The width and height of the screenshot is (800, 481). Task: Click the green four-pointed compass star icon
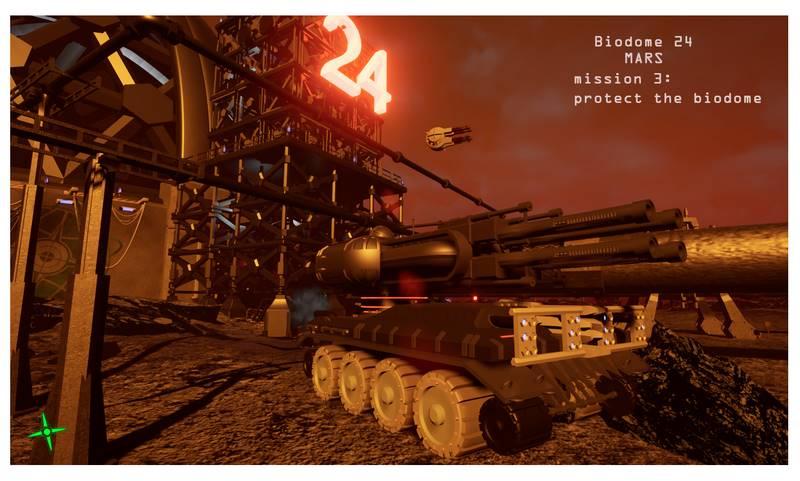point(45,431)
